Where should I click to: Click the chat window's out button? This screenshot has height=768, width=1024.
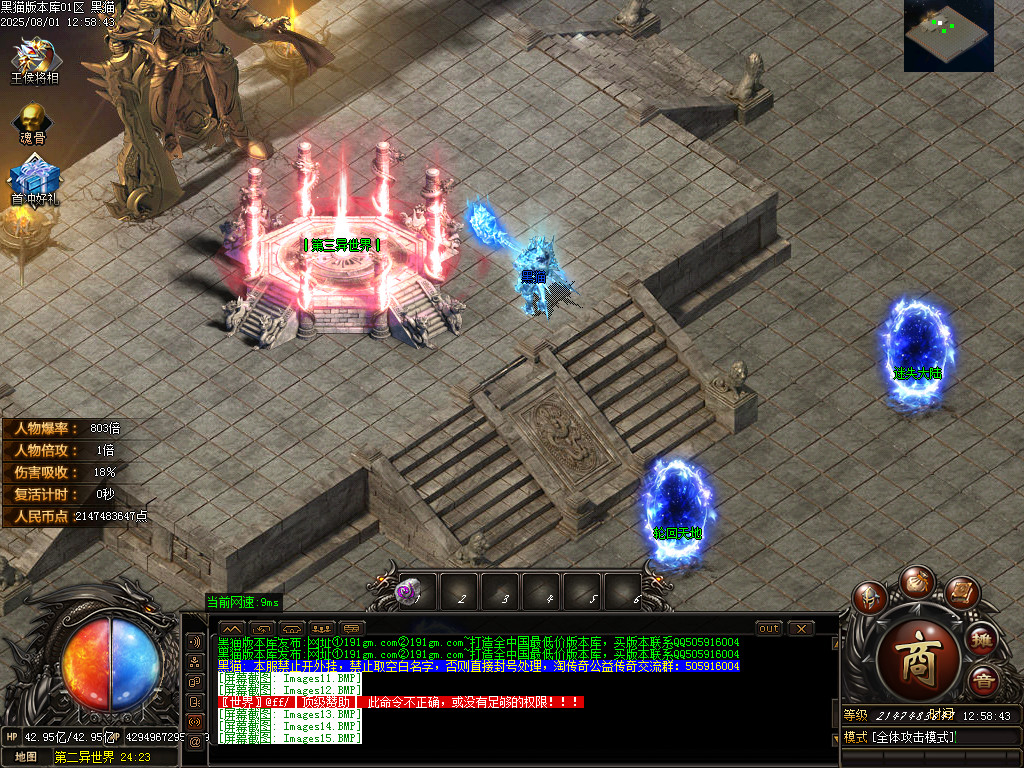pos(769,629)
